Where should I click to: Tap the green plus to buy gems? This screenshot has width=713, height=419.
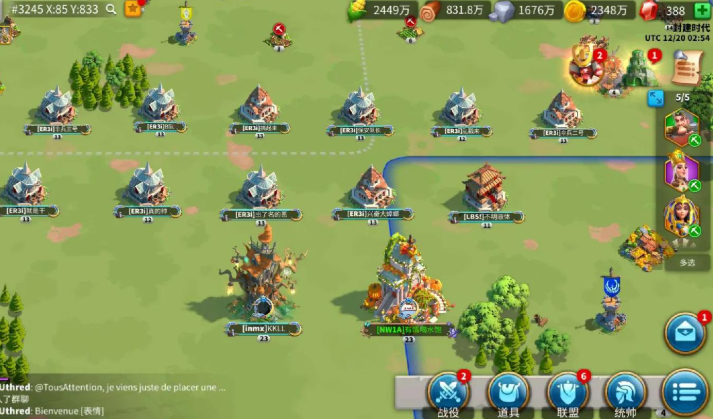coord(703,10)
